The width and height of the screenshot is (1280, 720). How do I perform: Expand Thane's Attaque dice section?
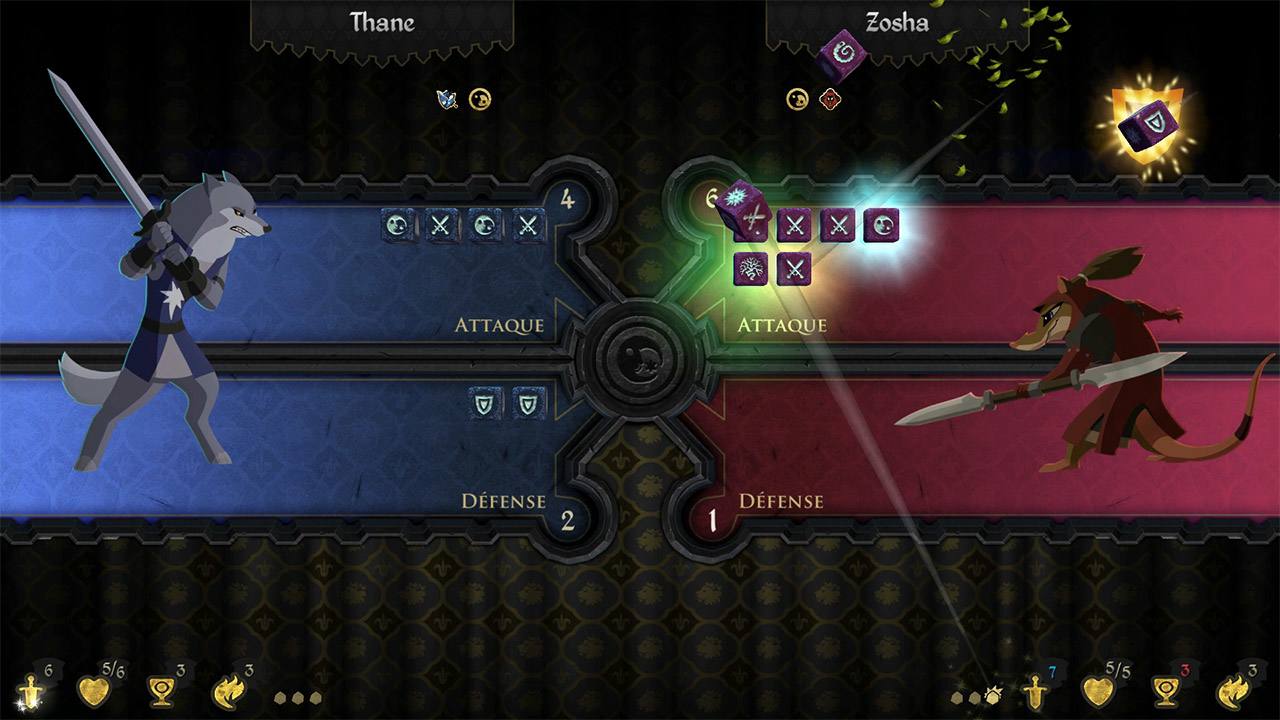[x=500, y=325]
